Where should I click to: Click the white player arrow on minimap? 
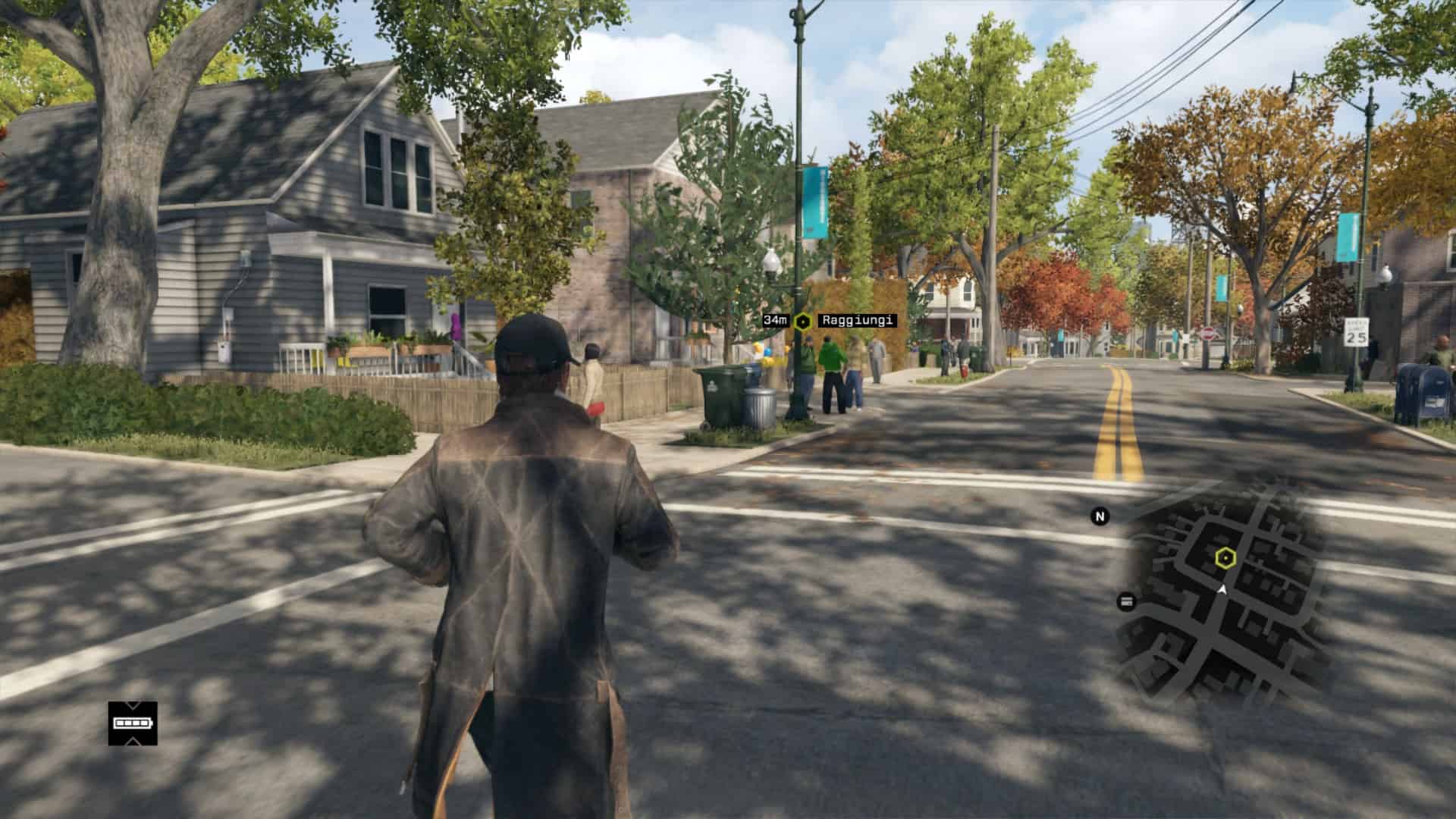click(x=1222, y=588)
